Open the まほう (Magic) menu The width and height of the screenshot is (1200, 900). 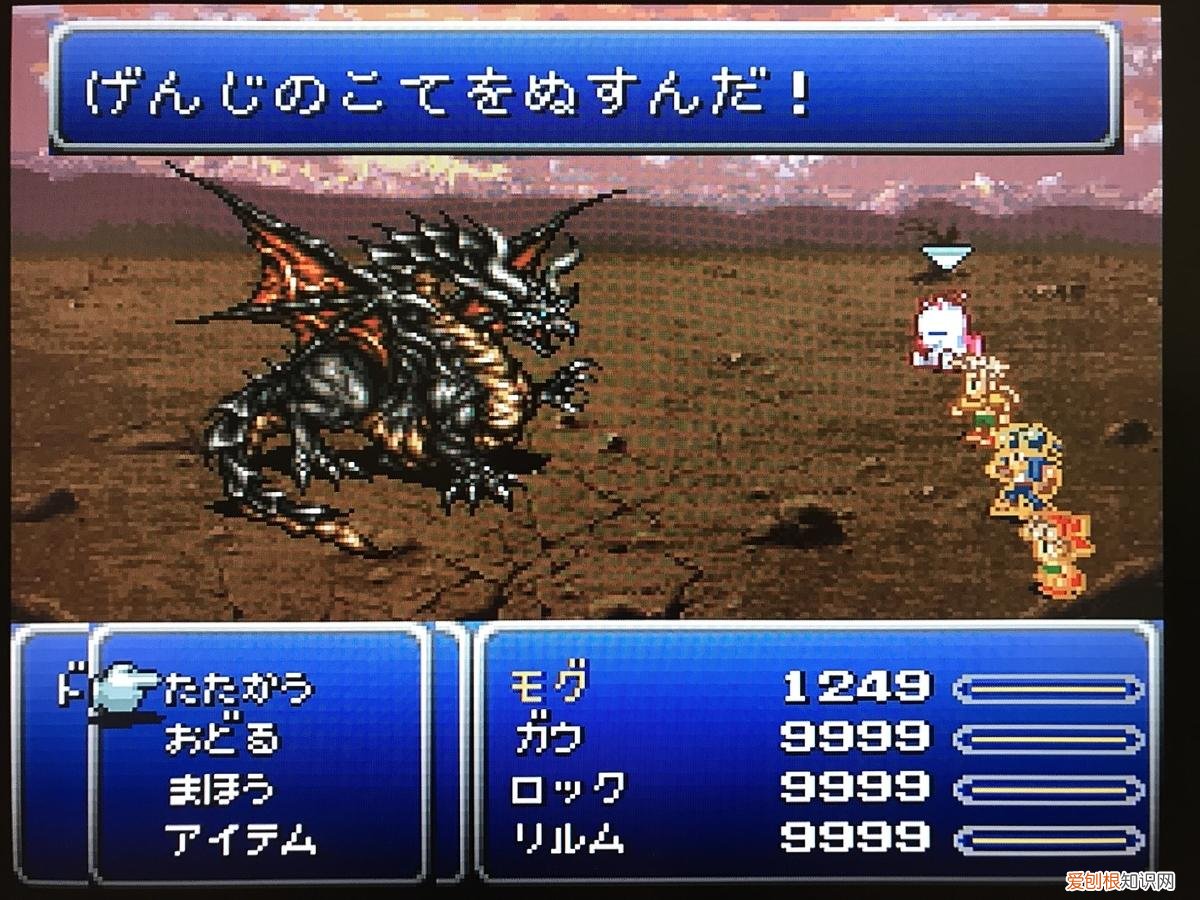(x=220, y=789)
